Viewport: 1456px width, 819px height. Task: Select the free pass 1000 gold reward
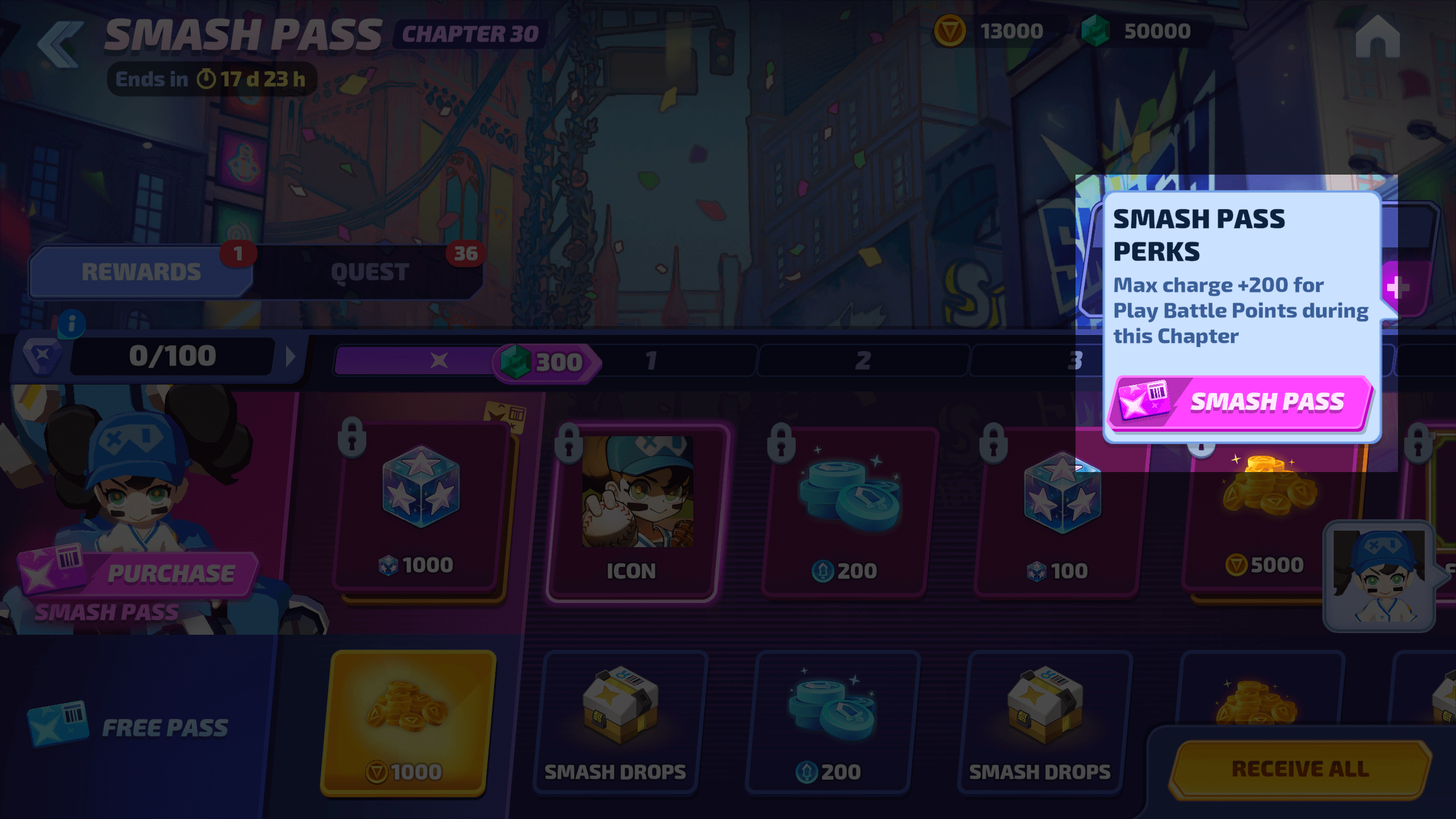[407, 722]
